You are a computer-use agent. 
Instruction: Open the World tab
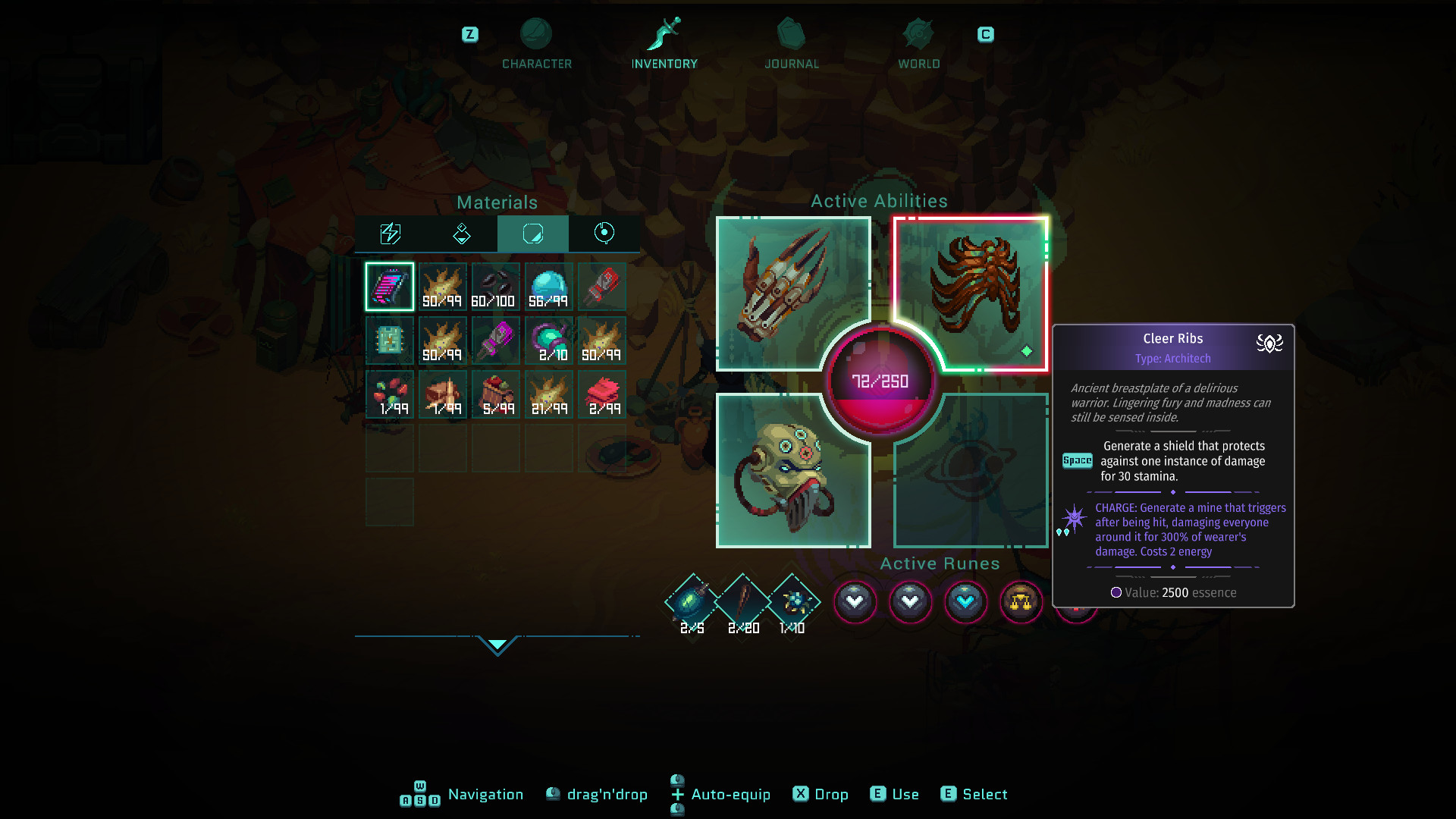918,44
